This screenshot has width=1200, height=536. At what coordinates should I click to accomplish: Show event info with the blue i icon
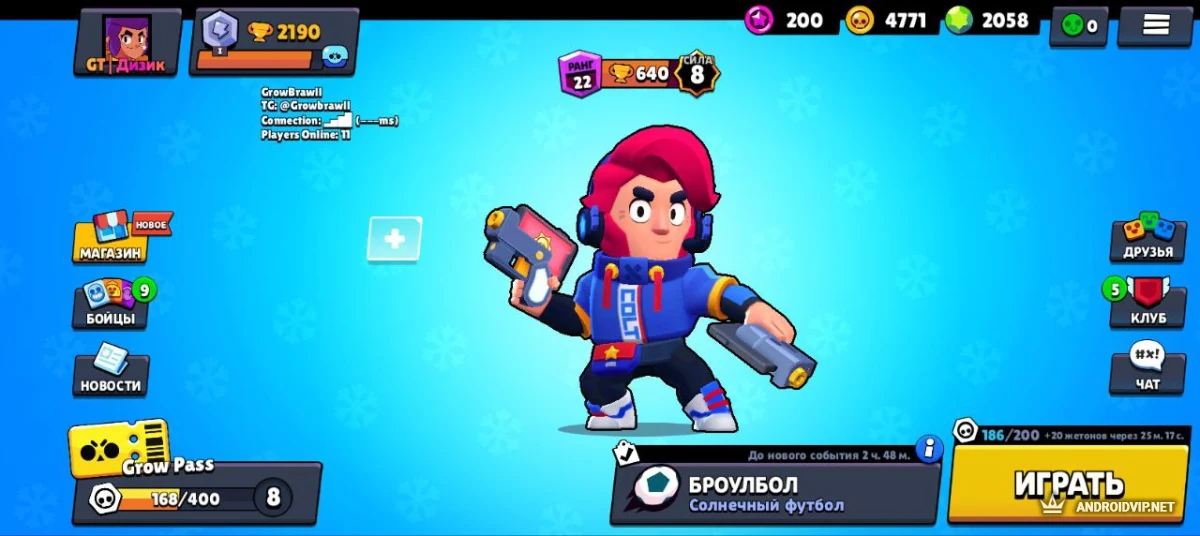(929, 448)
